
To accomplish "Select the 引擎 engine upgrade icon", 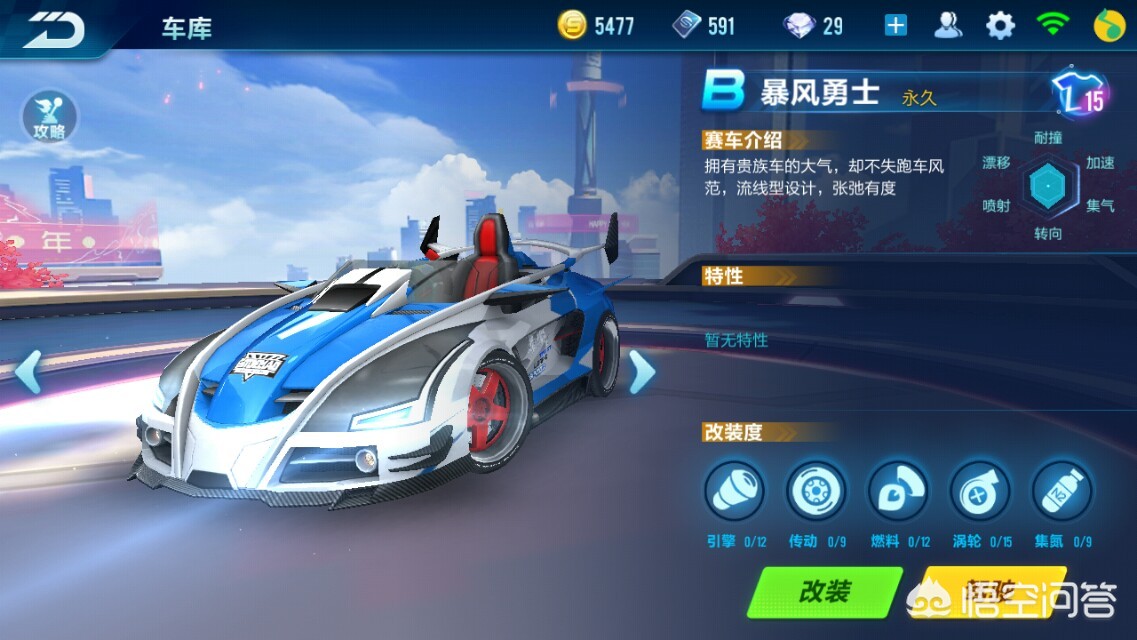I will tap(735, 491).
